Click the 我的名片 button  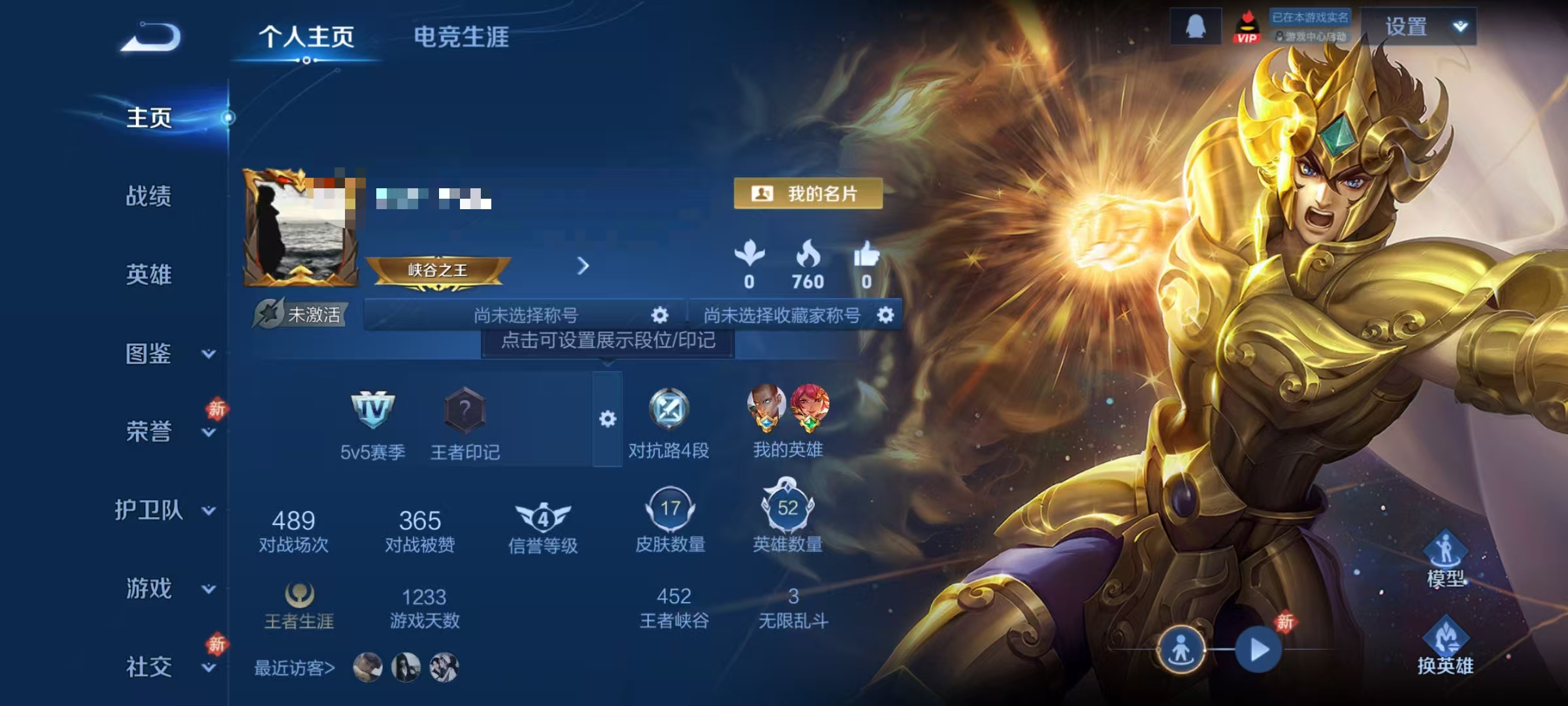coord(807,194)
